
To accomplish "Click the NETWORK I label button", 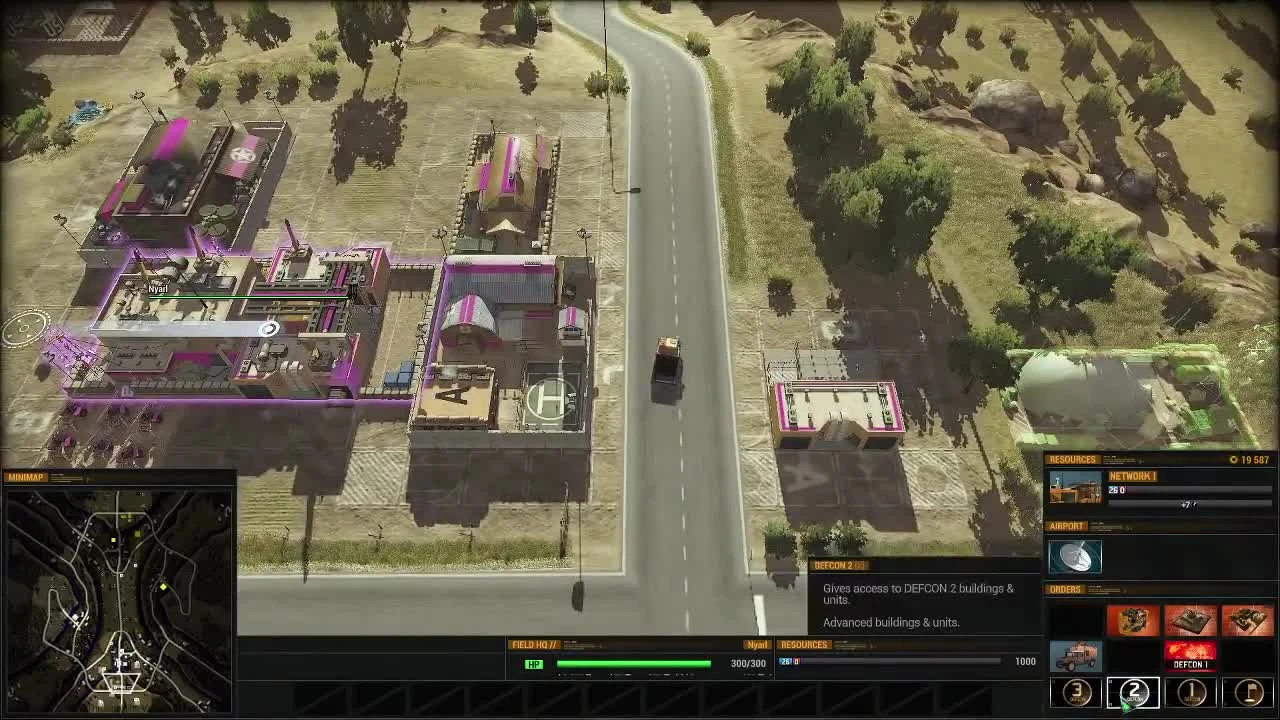I will click(x=1132, y=476).
